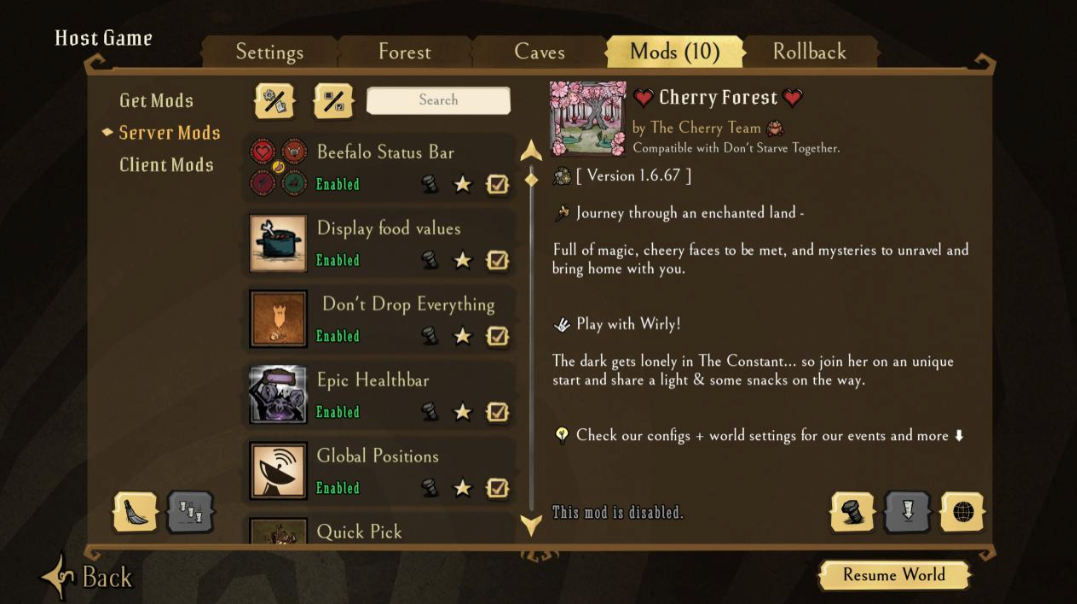This screenshot has width=1077, height=604.
Task: Uncheck the Global Positions mod checkbox
Action: pyautogui.click(x=497, y=488)
